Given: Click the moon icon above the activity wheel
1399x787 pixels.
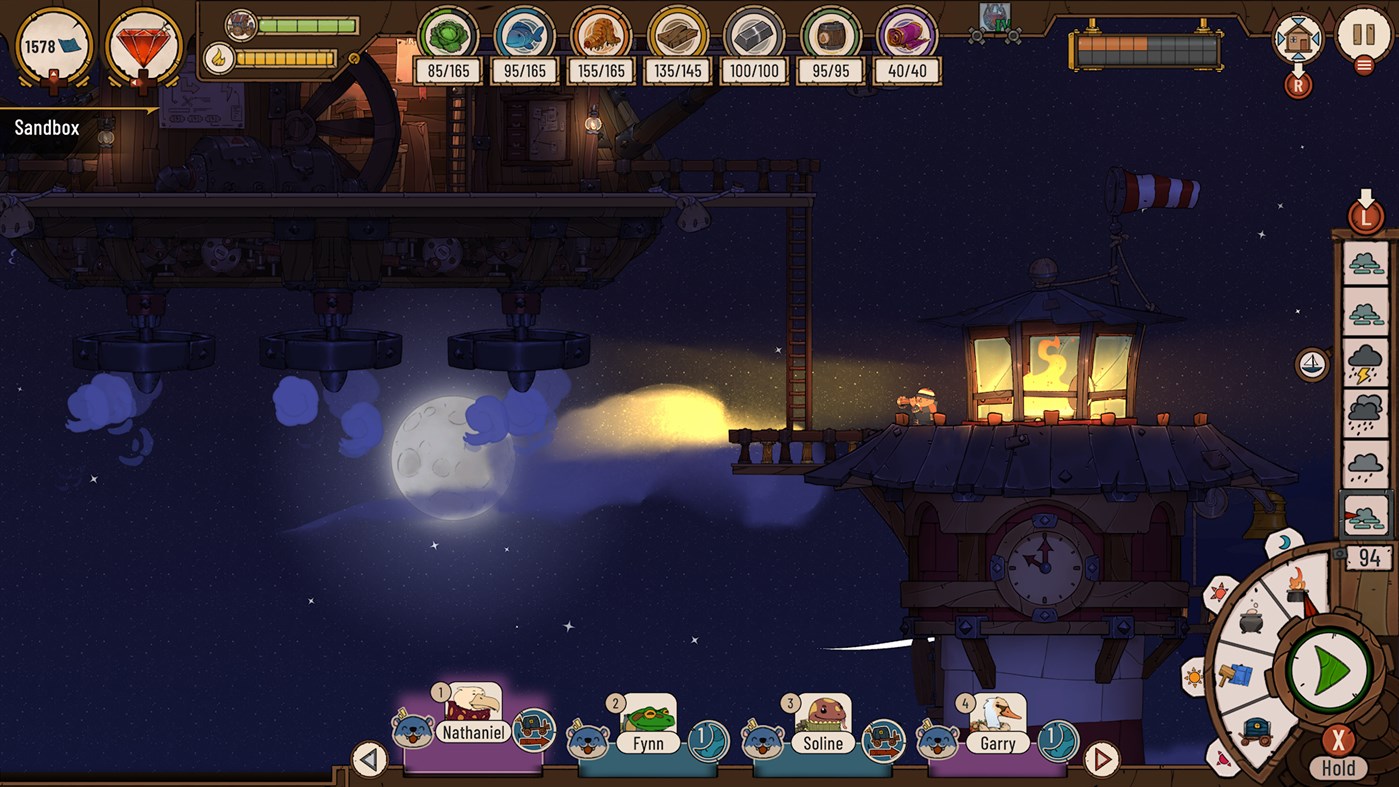Looking at the screenshot, I should (1283, 540).
